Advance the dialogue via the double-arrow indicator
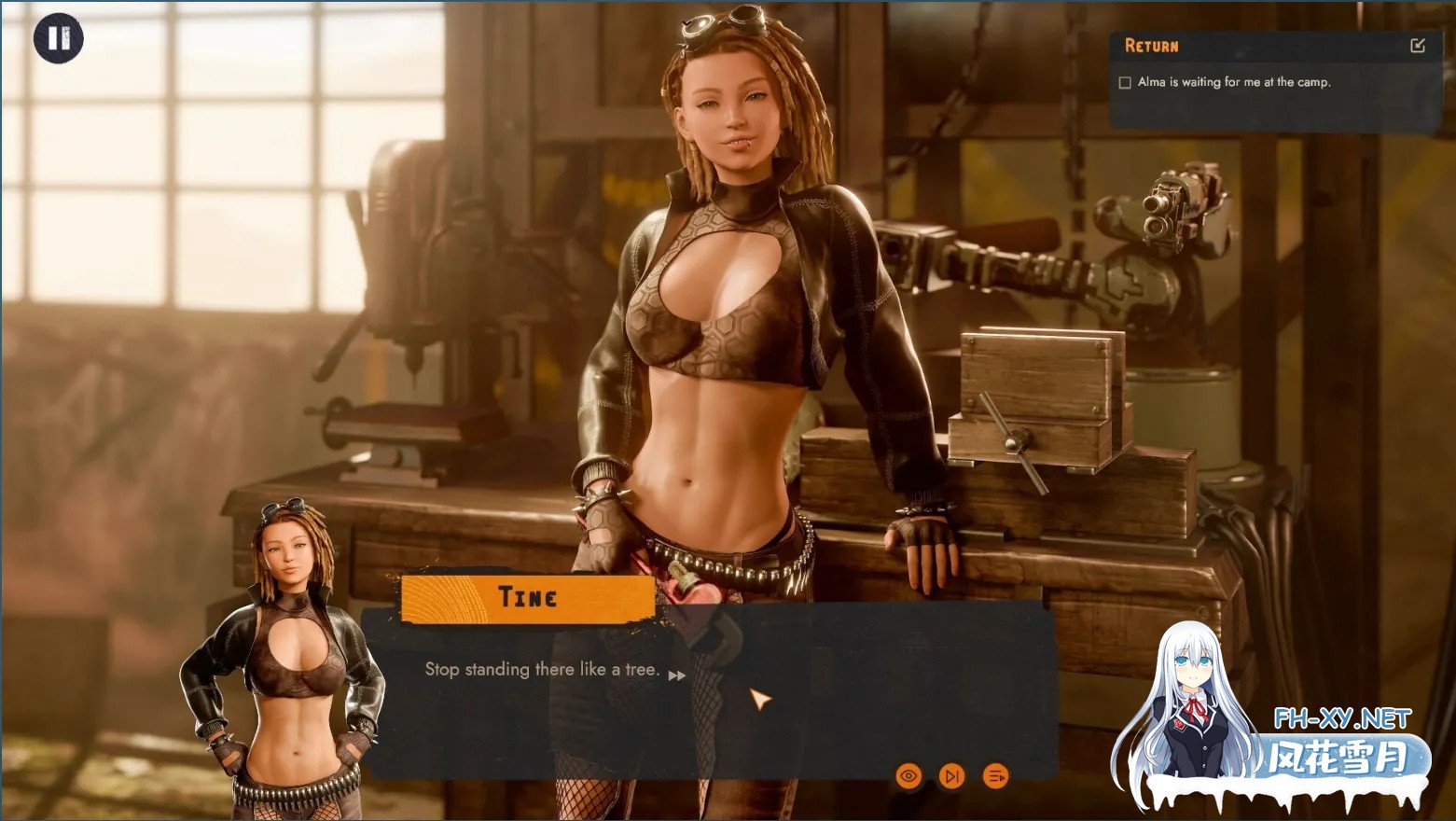 tap(677, 675)
